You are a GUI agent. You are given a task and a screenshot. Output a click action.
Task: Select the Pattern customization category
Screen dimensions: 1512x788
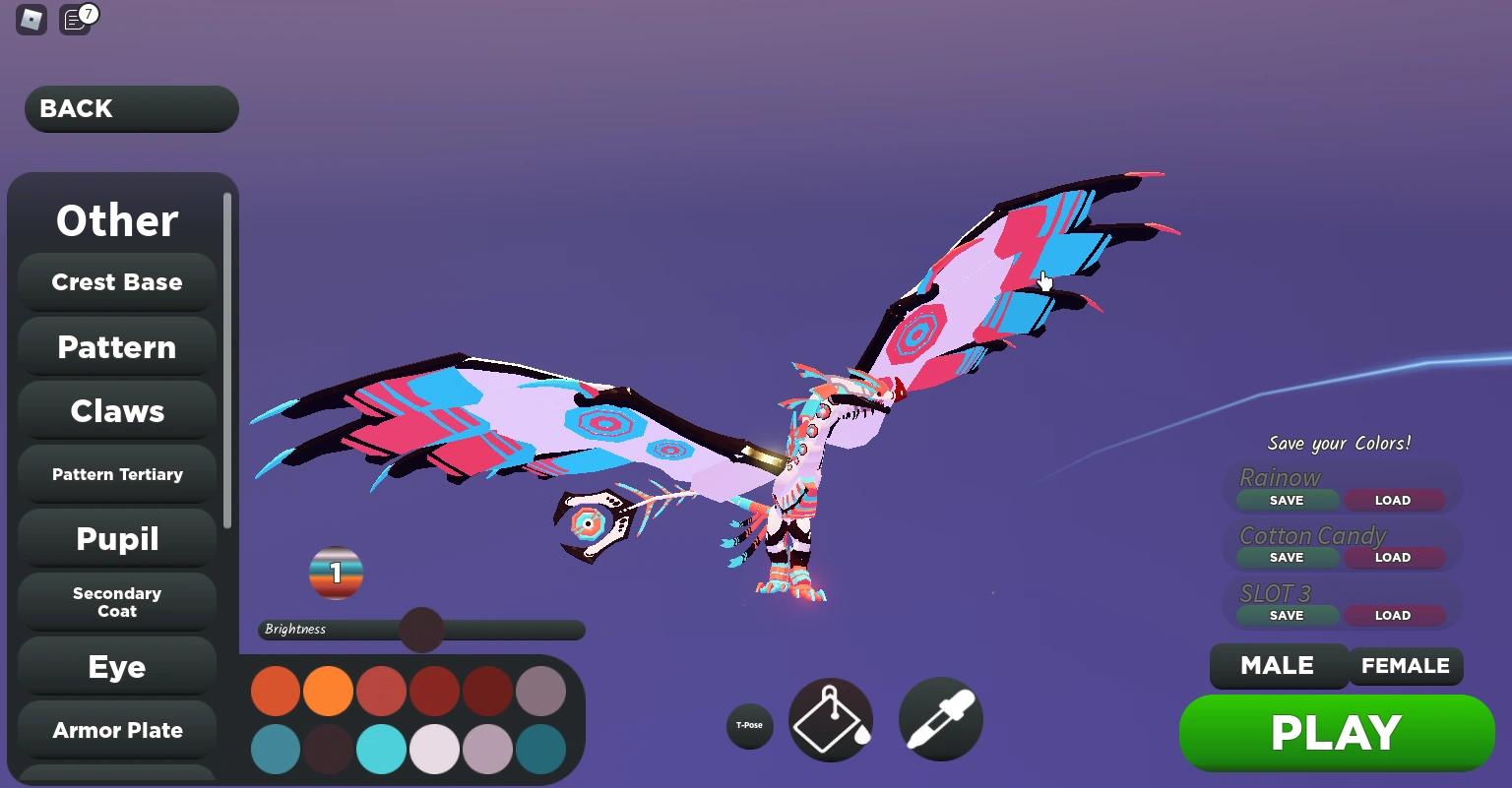(116, 346)
